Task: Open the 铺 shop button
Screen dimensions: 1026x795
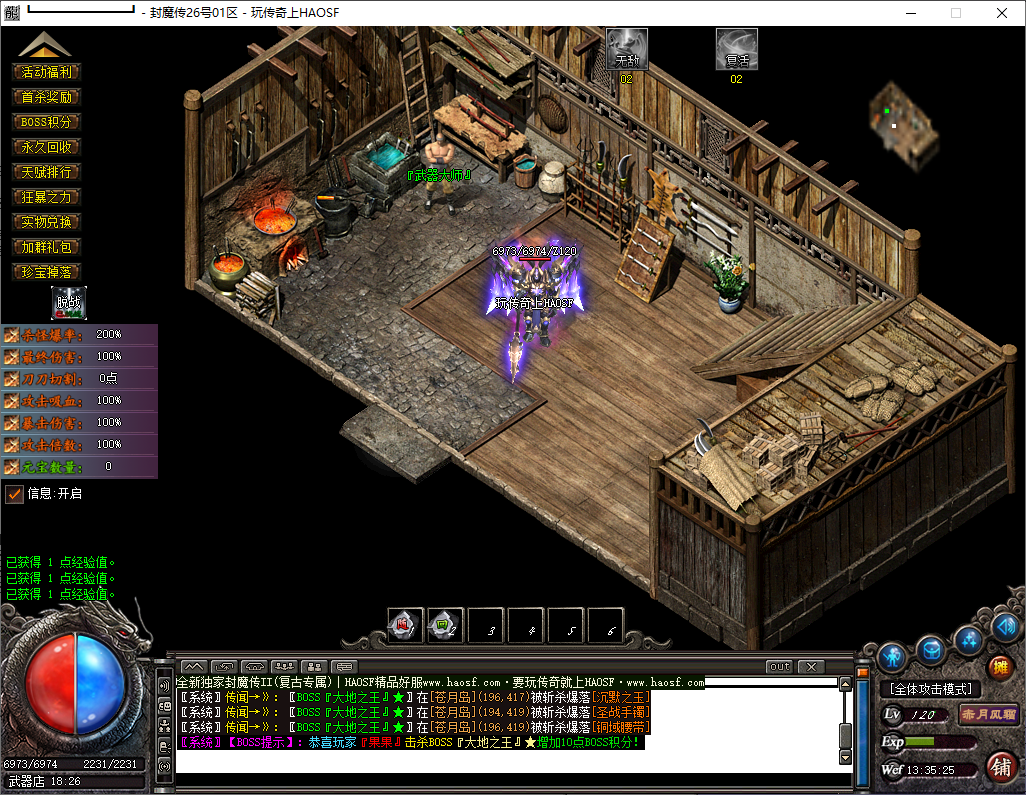Action: click(999, 768)
